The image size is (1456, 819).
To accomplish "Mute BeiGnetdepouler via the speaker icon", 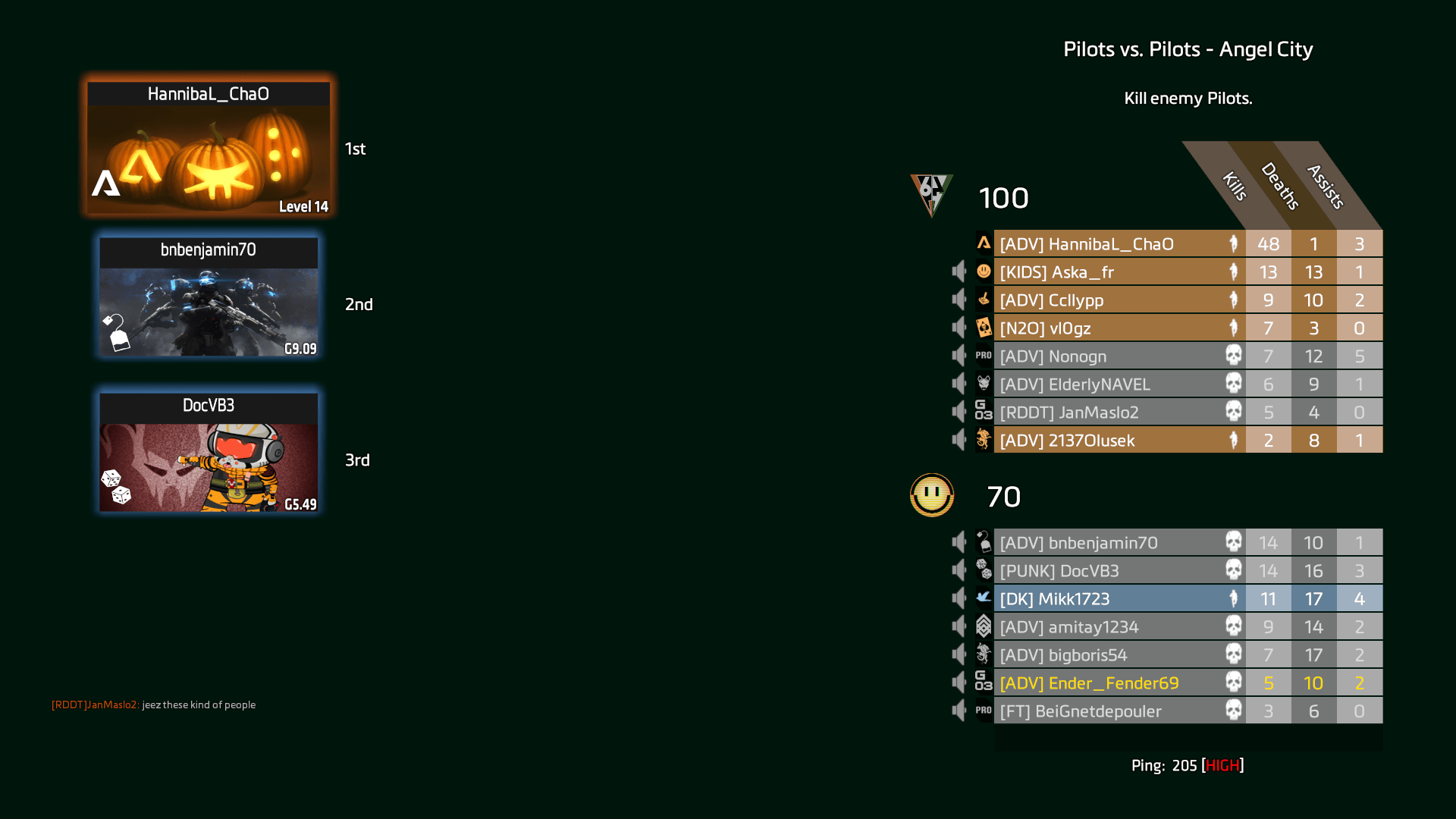I will (x=959, y=711).
